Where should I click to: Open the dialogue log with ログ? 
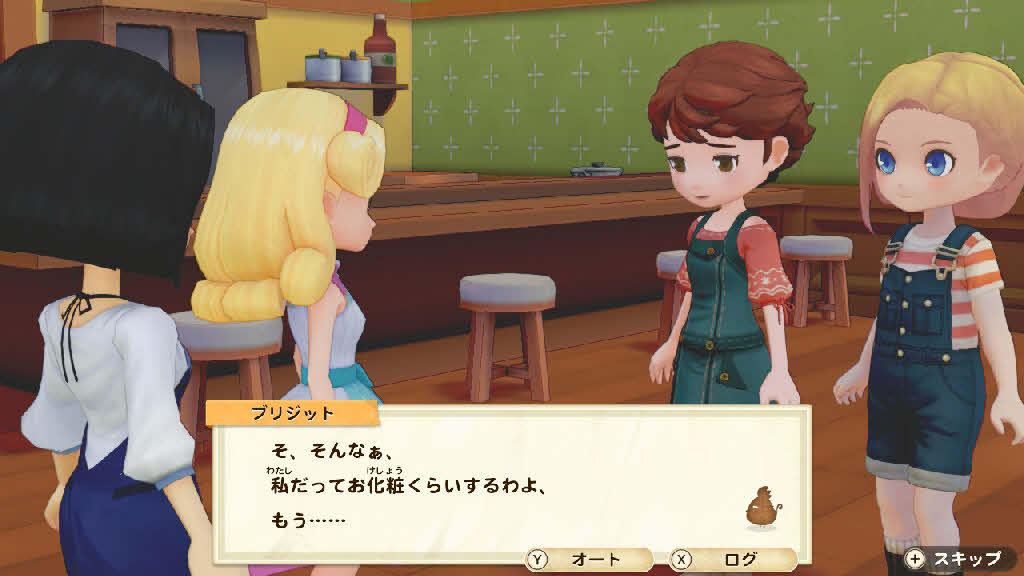(x=732, y=560)
